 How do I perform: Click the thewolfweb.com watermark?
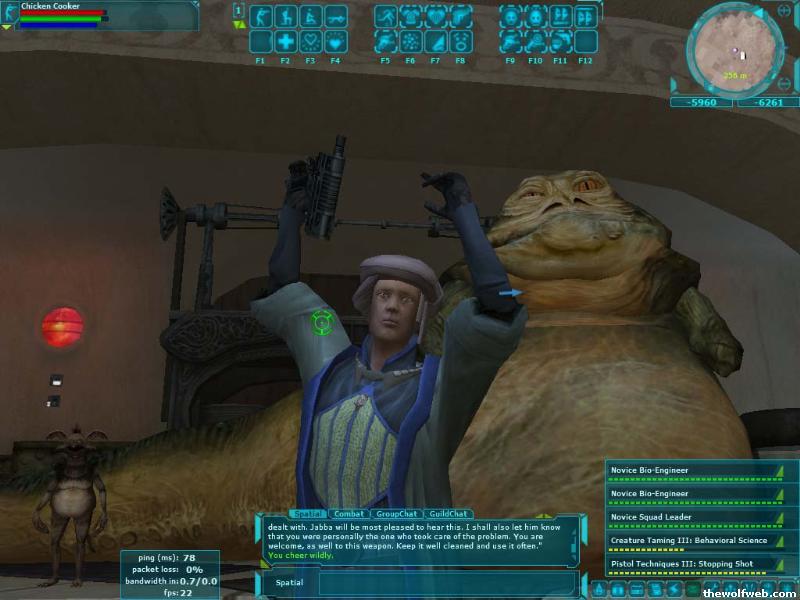coord(748,592)
